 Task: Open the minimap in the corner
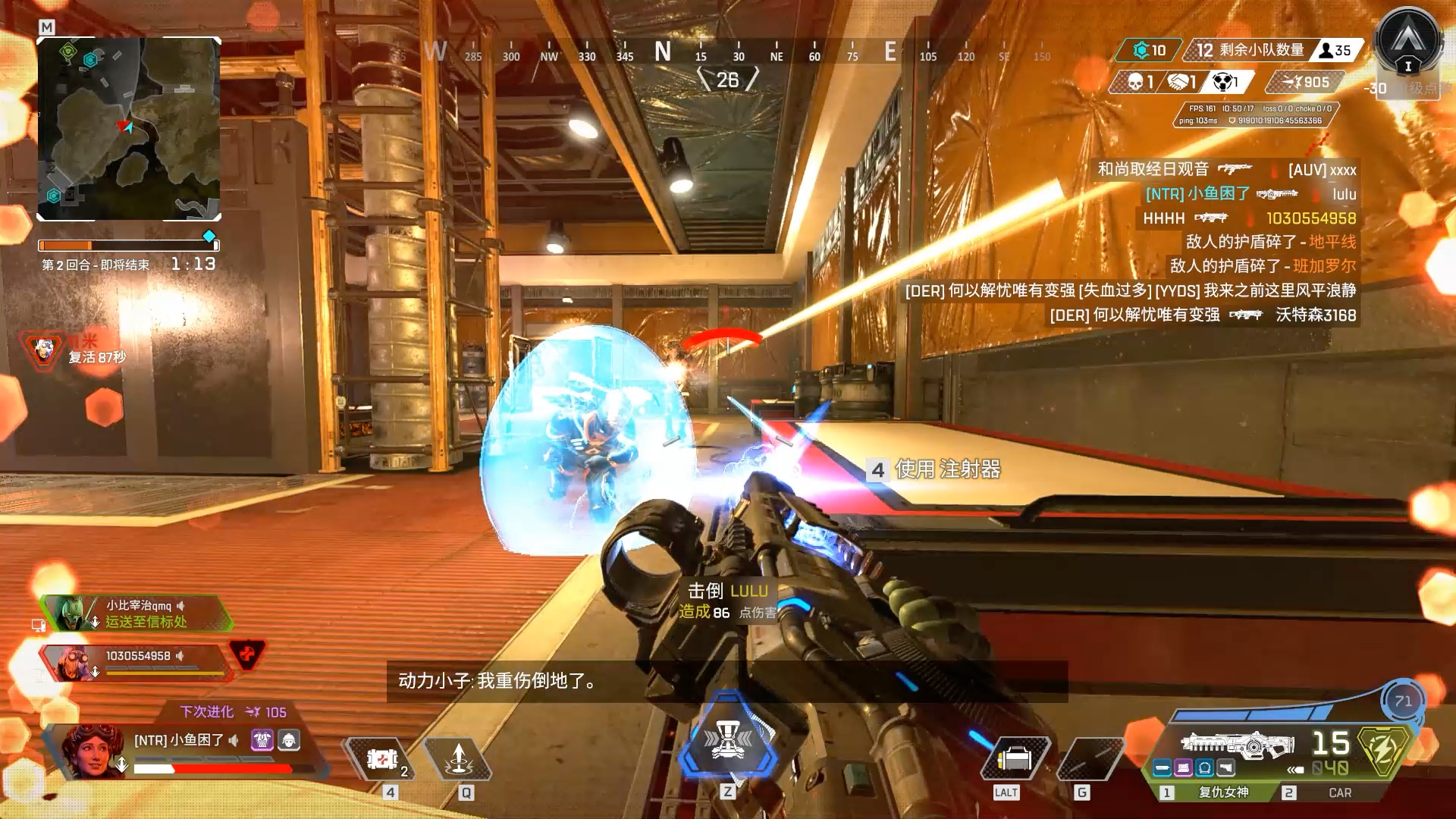coord(129,129)
